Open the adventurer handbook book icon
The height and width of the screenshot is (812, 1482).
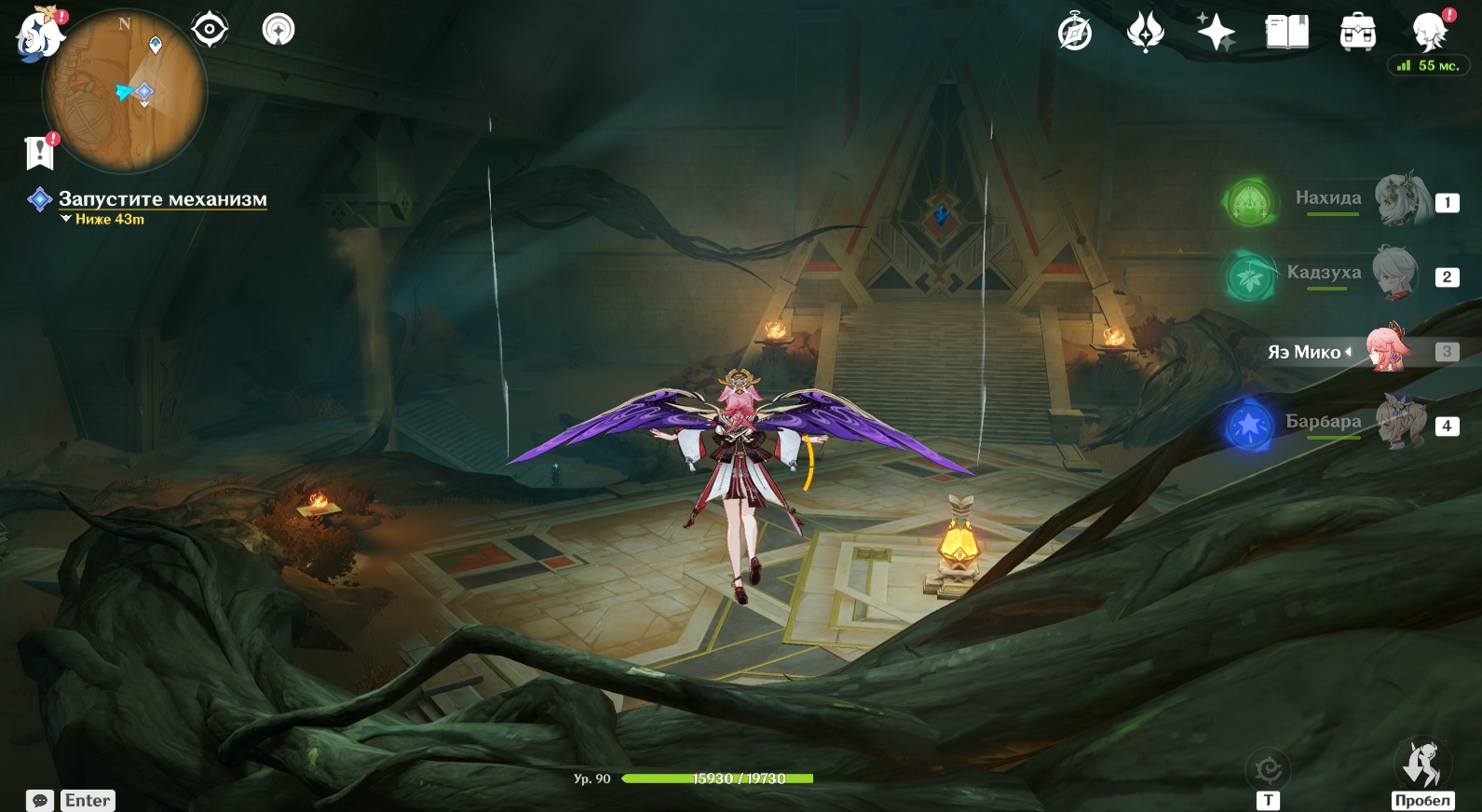(x=1286, y=33)
